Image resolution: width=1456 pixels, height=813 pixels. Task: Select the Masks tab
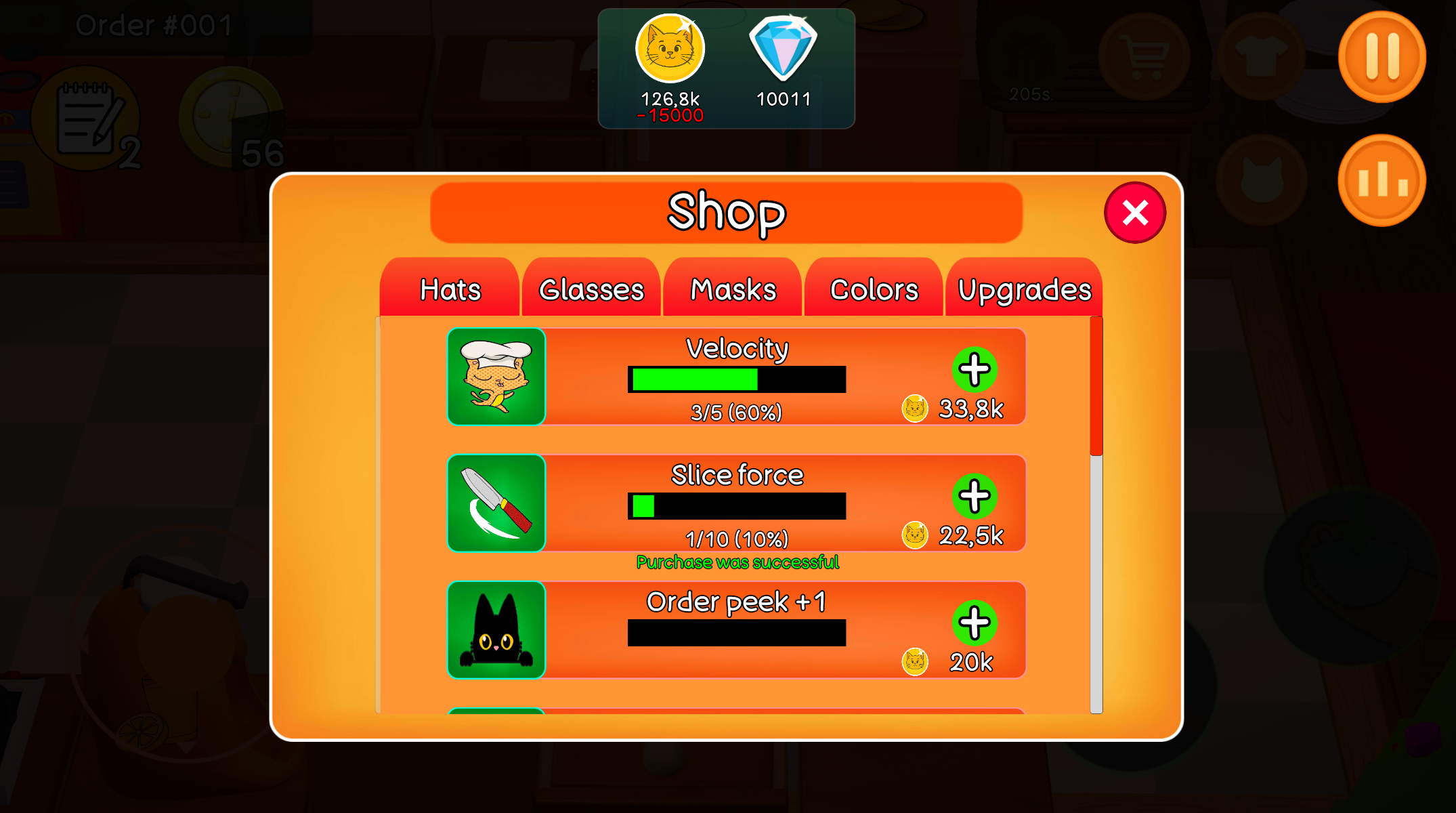pos(732,289)
